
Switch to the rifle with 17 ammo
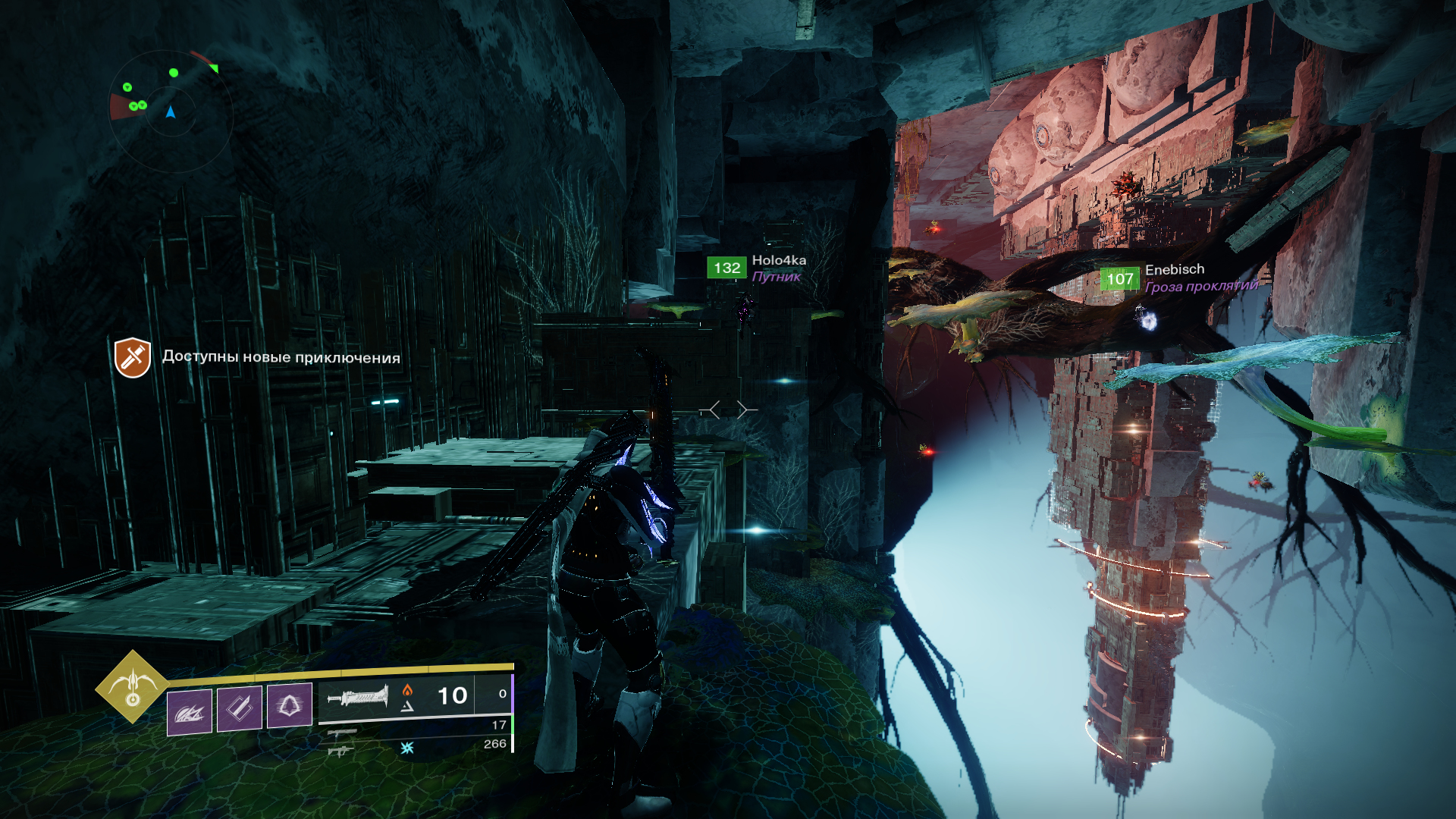(x=343, y=733)
